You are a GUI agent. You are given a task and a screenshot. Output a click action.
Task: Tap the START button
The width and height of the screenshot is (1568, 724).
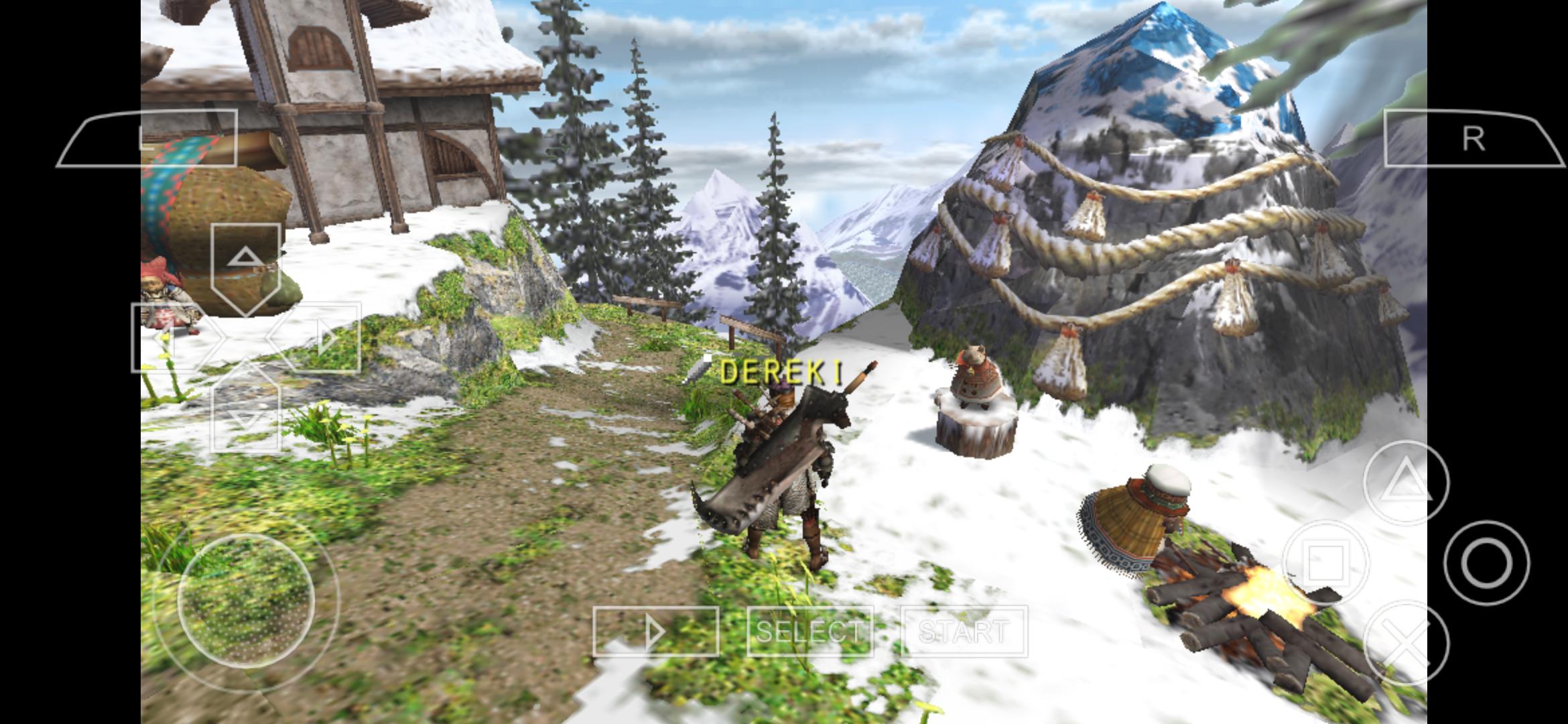point(964,631)
